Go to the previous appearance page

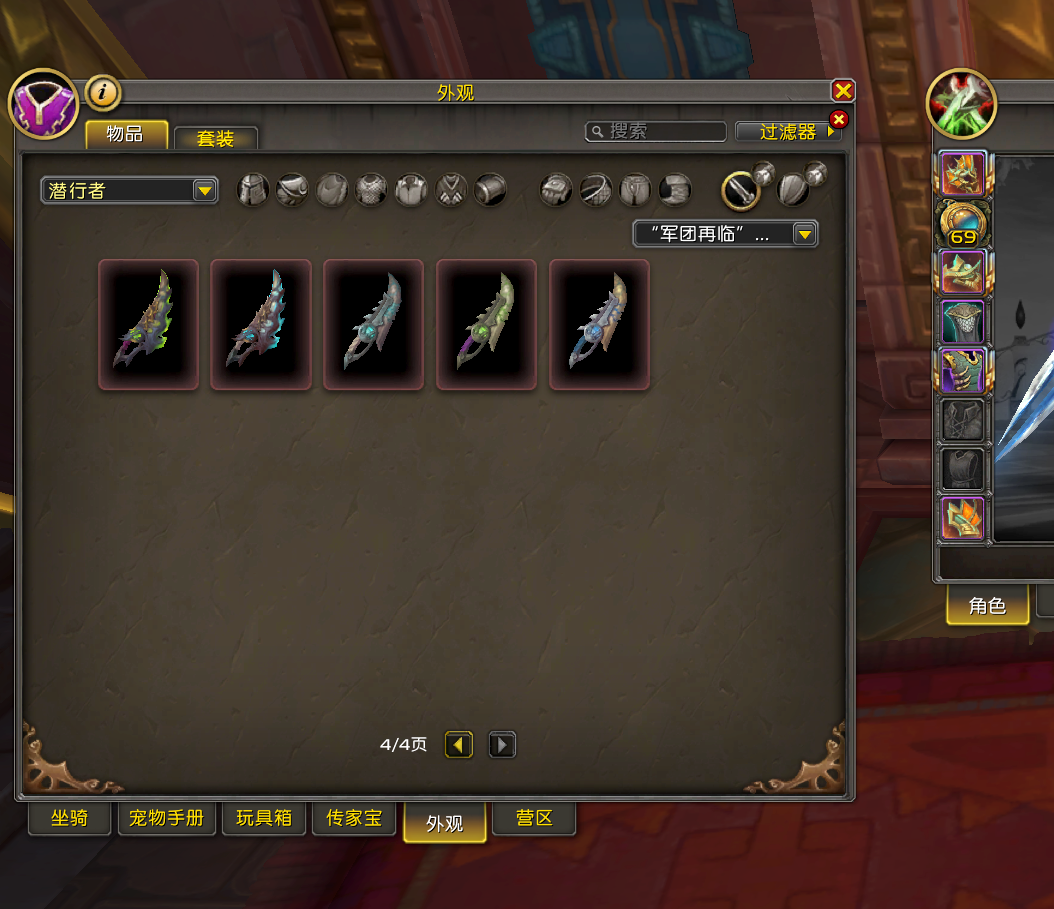[459, 745]
